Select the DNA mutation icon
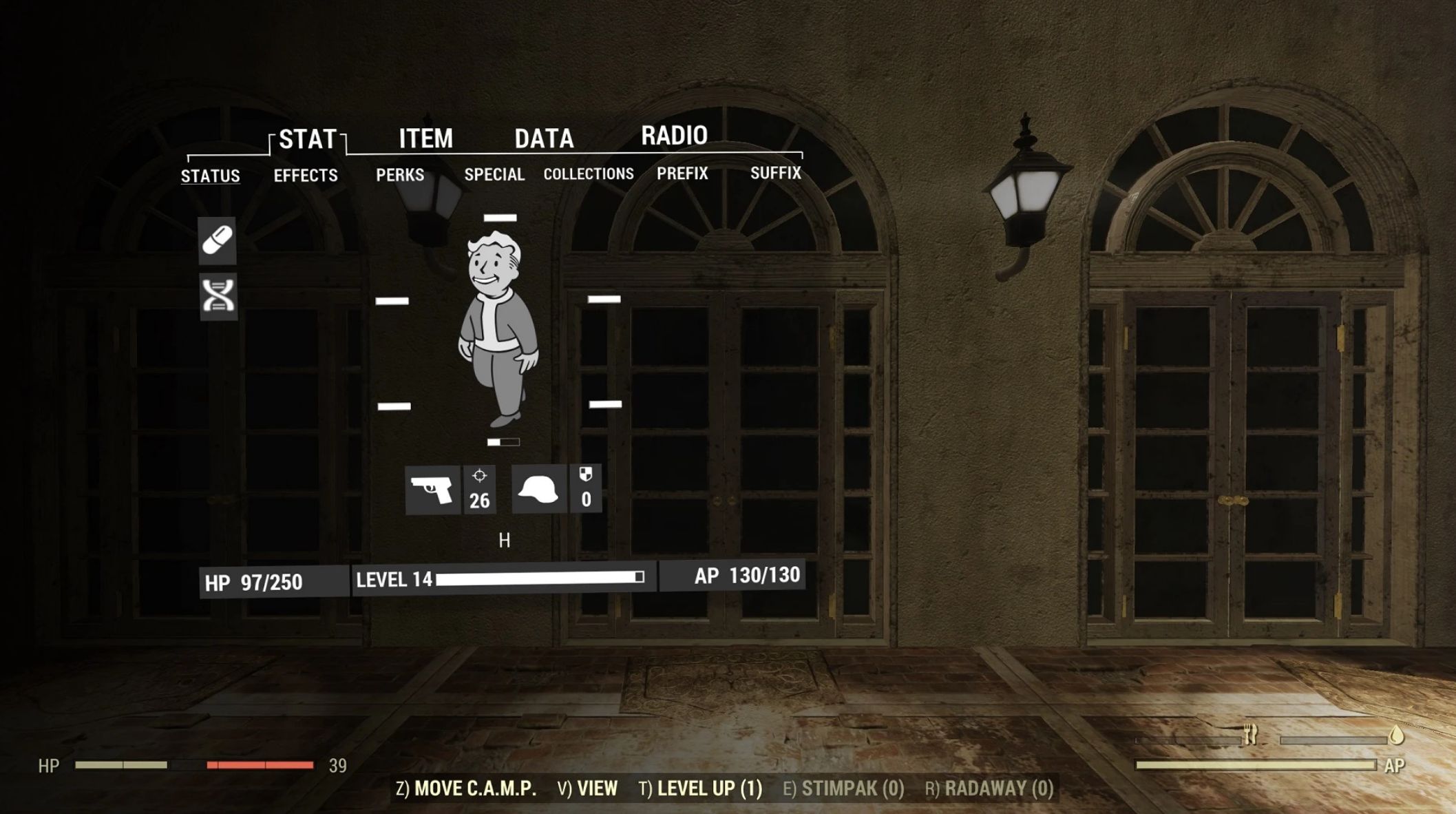The image size is (1456, 814). click(218, 297)
